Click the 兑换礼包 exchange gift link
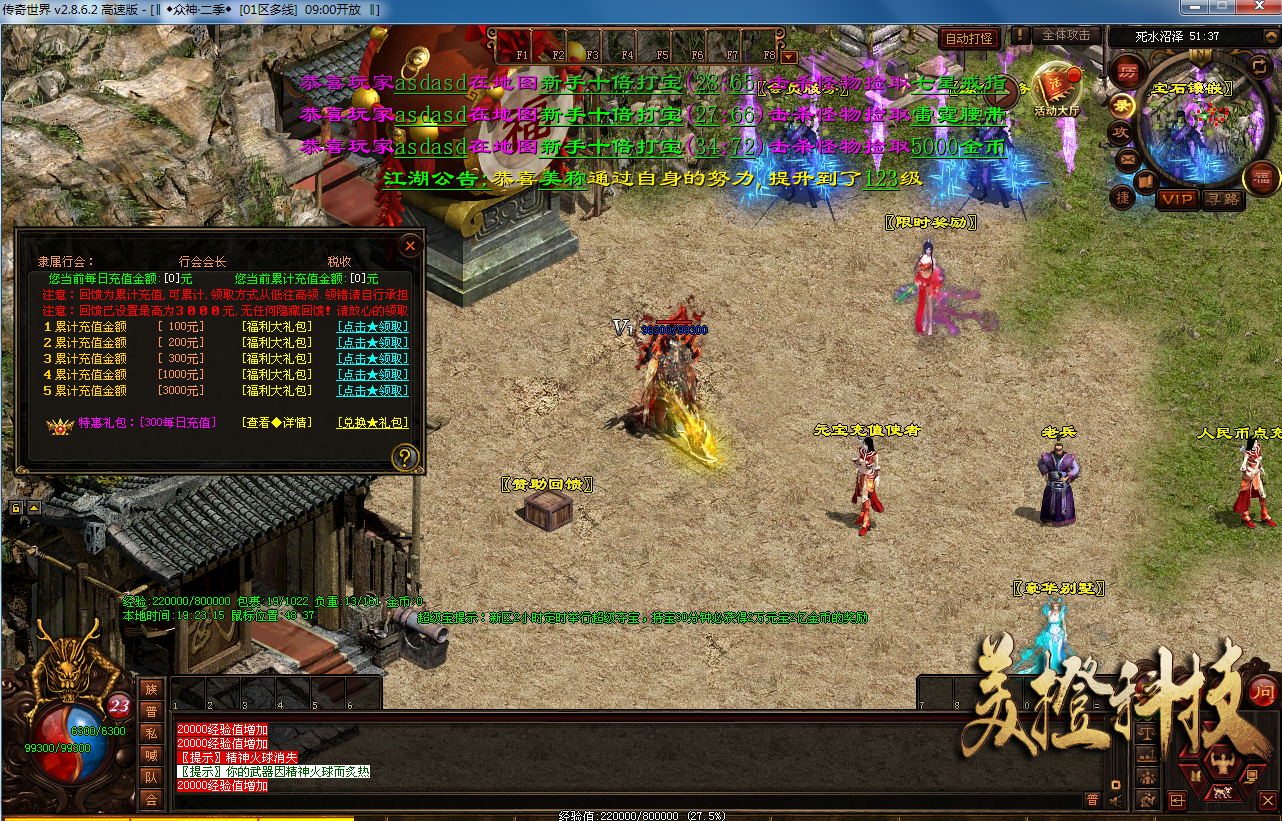The width and height of the screenshot is (1282, 821). (x=372, y=422)
